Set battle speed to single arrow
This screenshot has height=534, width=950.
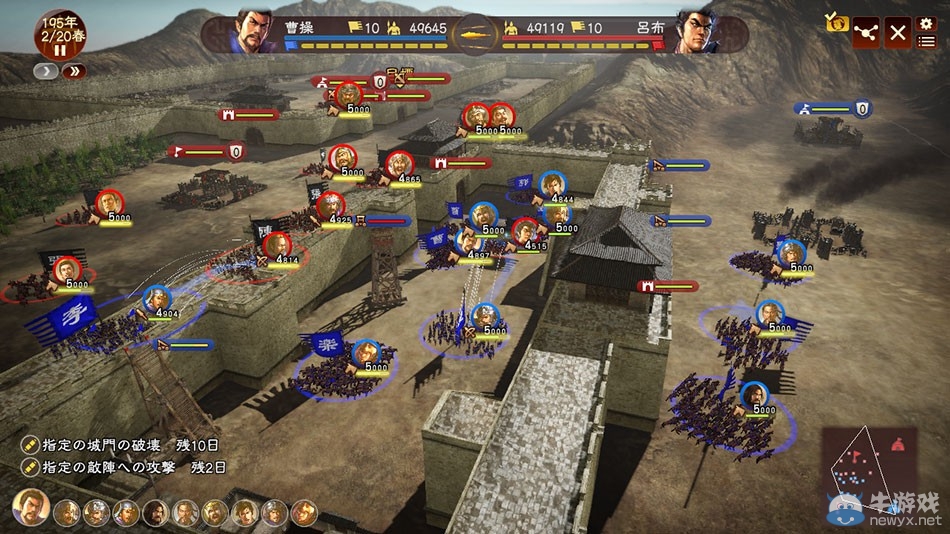click(x=46, y=71)
